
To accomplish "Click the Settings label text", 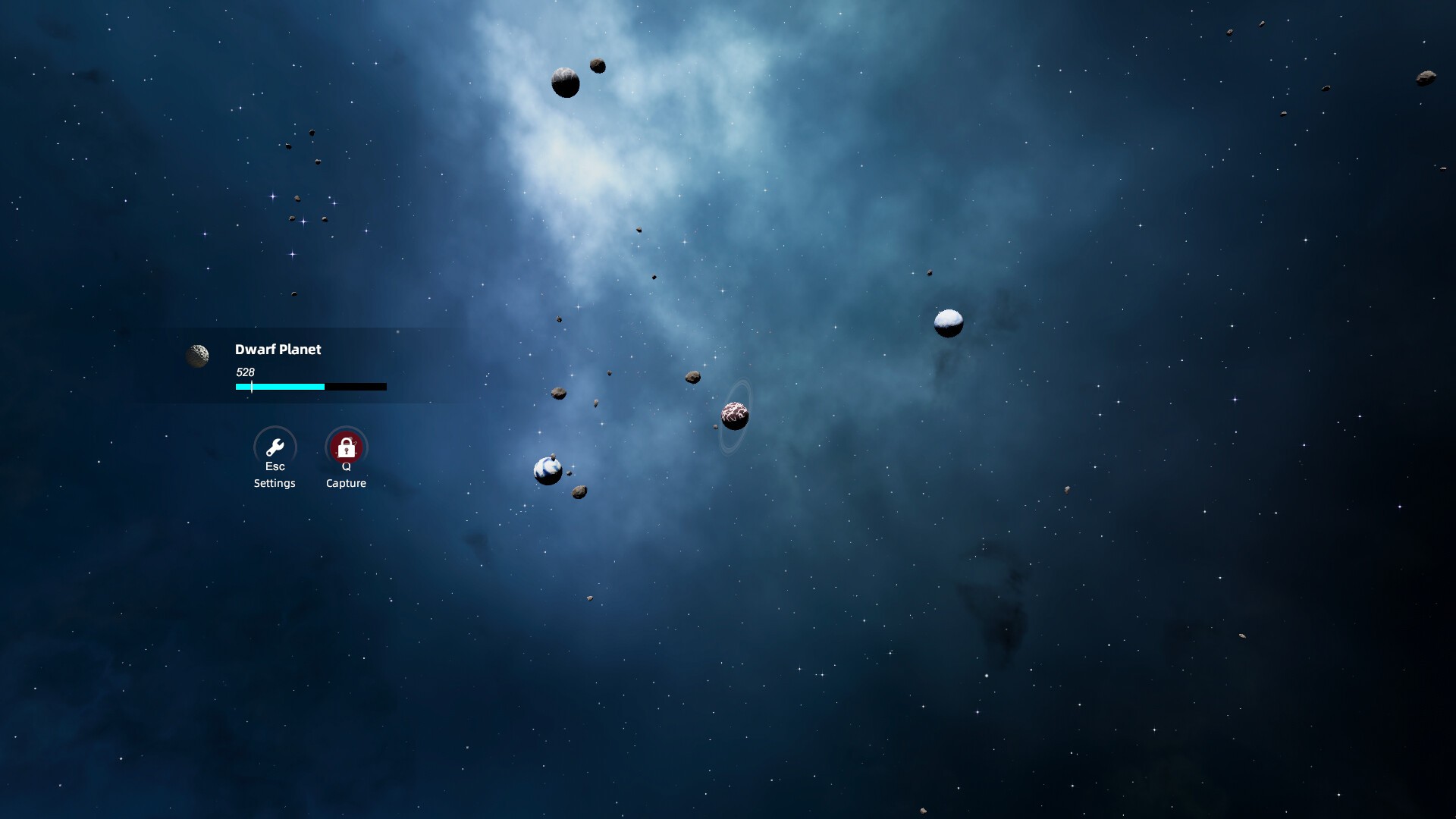I will pyautogui.click(x=275, y=483).
